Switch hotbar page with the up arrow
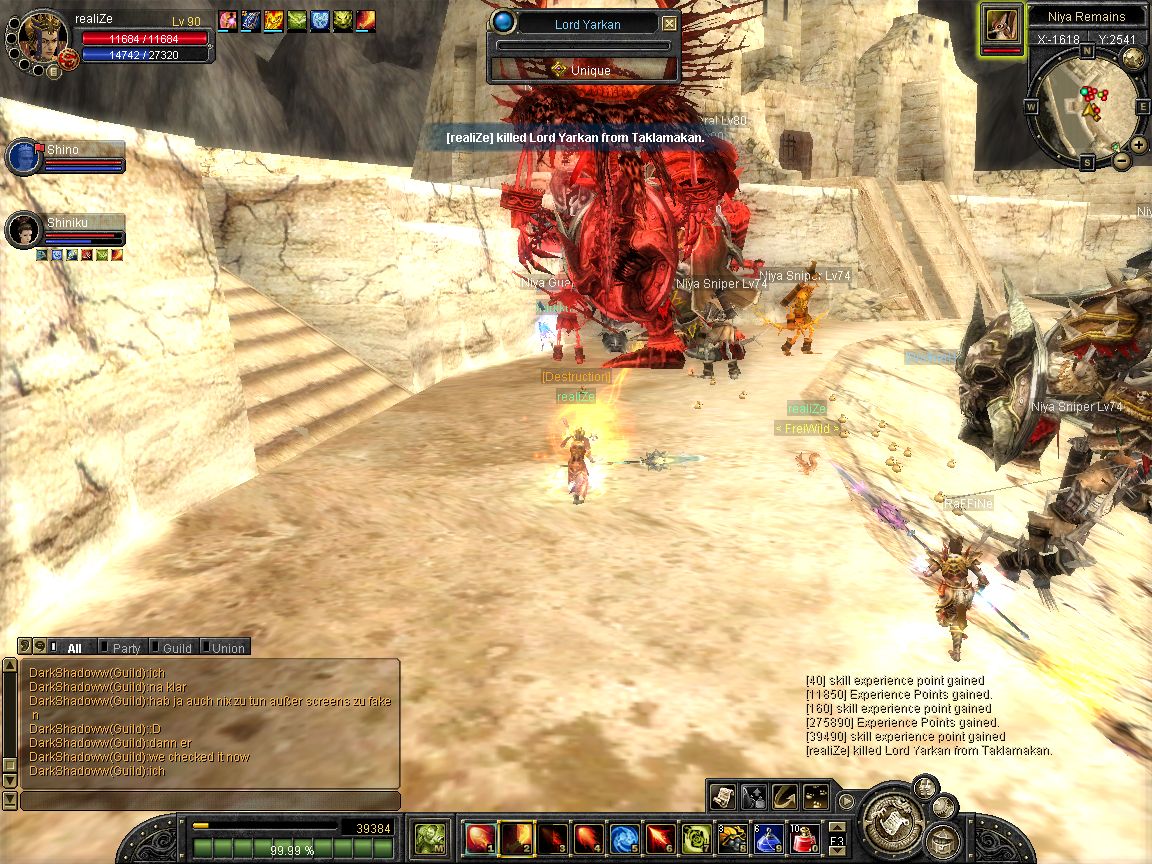 pyautogui.click(x=838, y=826)
